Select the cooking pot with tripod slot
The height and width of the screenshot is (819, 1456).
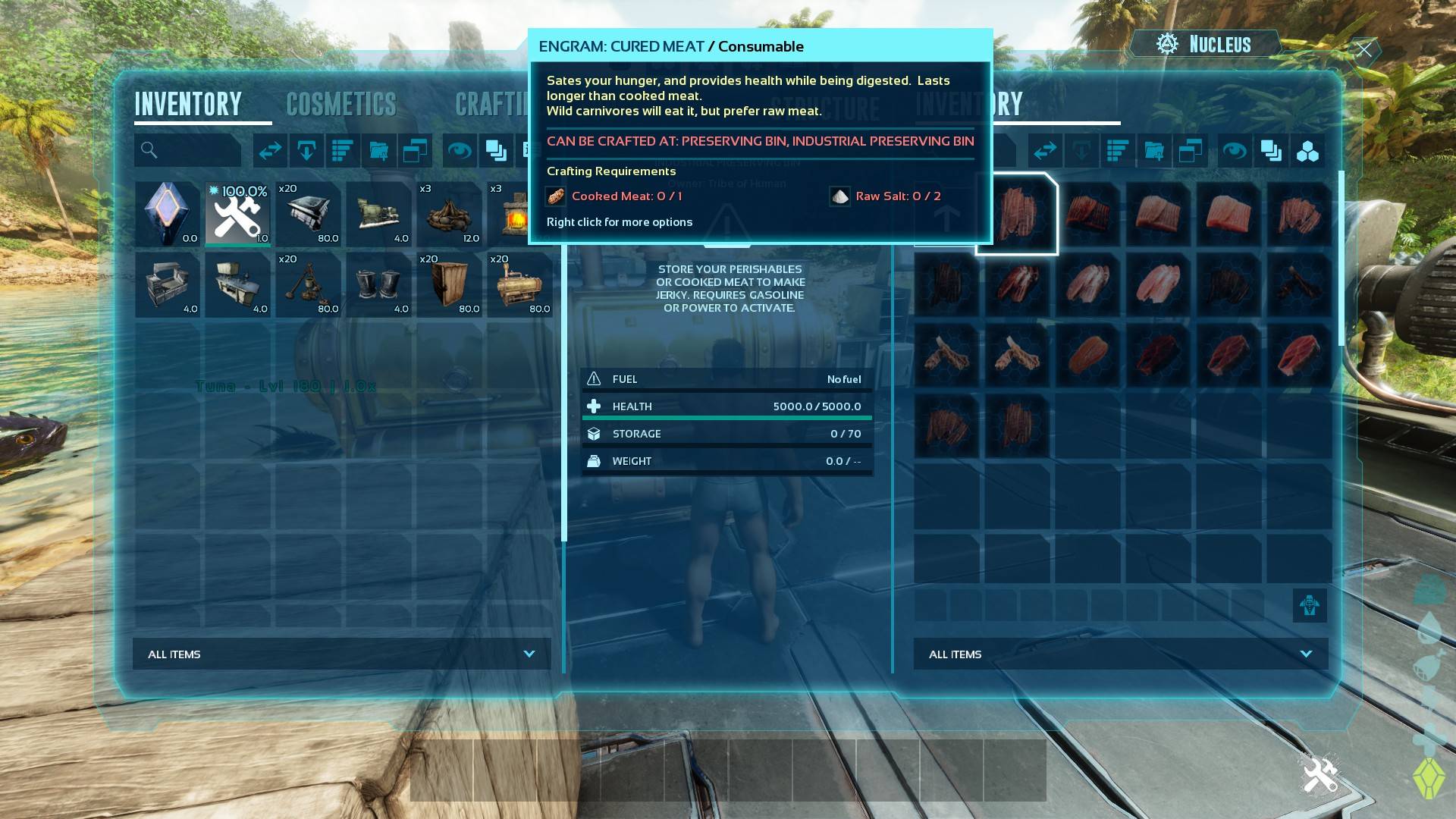tap(309, 284)
